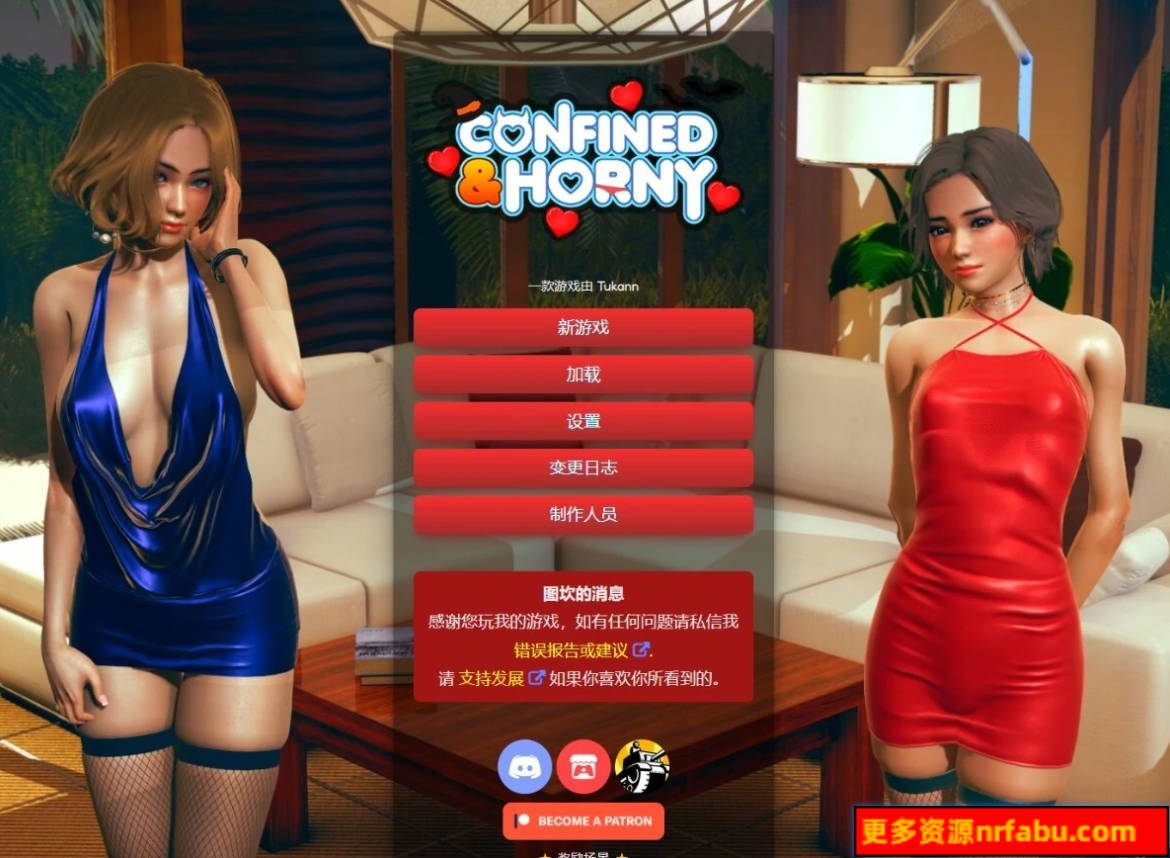Open the Discord icon button

click(x=525, y=767)
